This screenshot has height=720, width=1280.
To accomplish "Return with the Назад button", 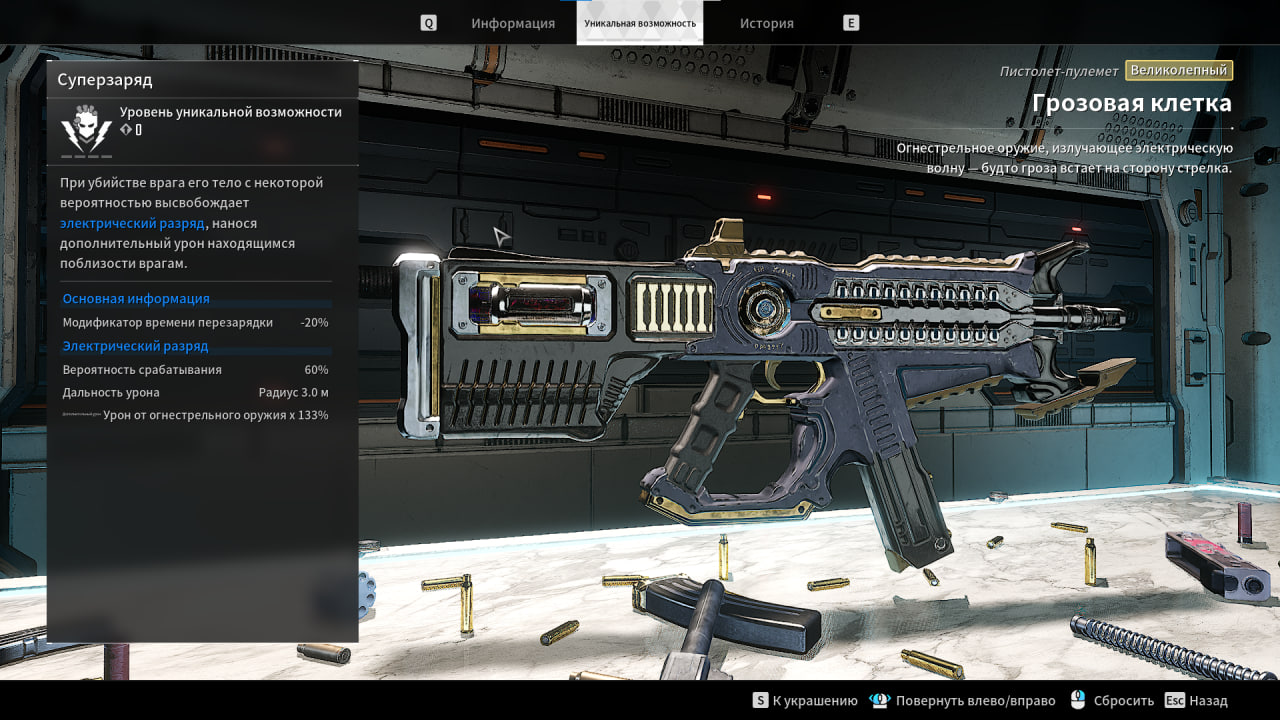I will click(x=1197, y=701).
